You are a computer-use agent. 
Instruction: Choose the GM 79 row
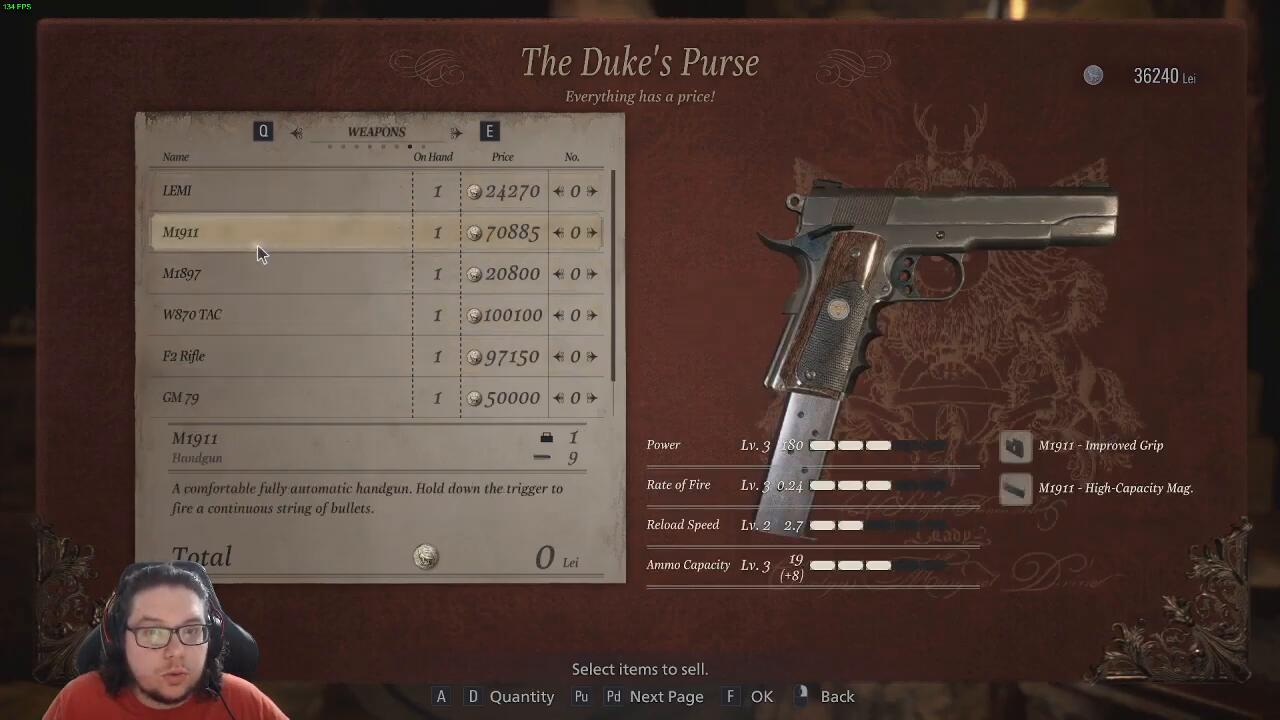pos(280,397)
